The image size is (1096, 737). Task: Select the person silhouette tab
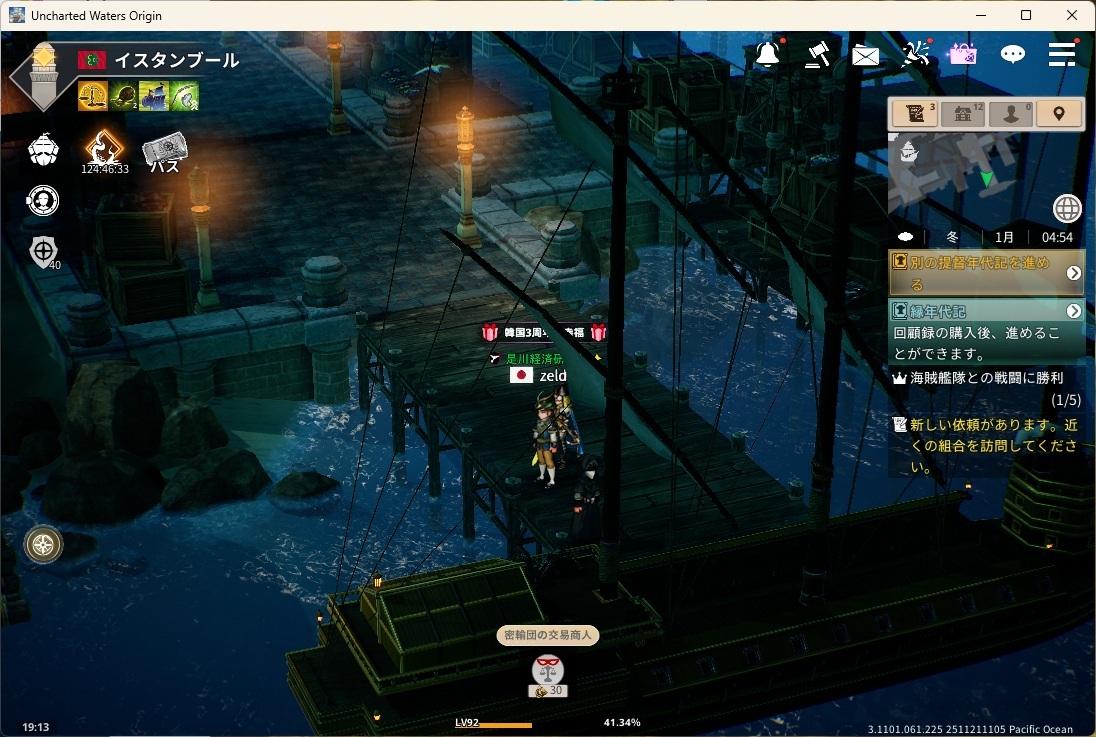pos(1010,114)
